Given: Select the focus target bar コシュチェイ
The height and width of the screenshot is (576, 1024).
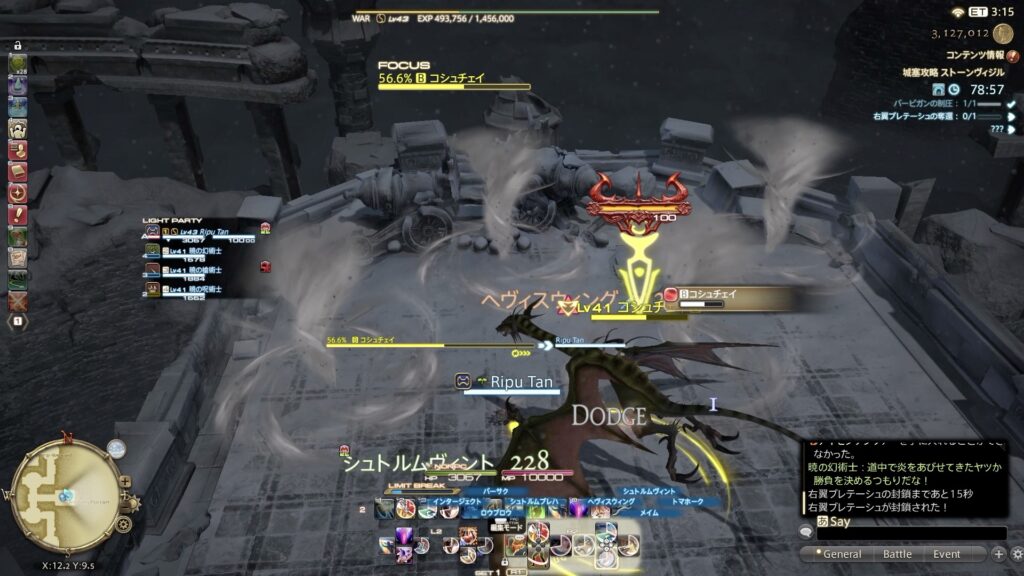Looking at the screenshot, I should (x=454, y=79).
